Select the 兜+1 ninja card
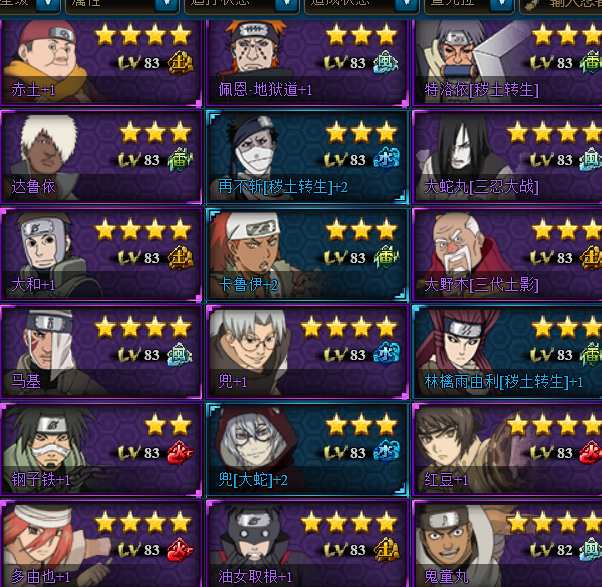Screen dimensions: 602x587 click(306, 351)
